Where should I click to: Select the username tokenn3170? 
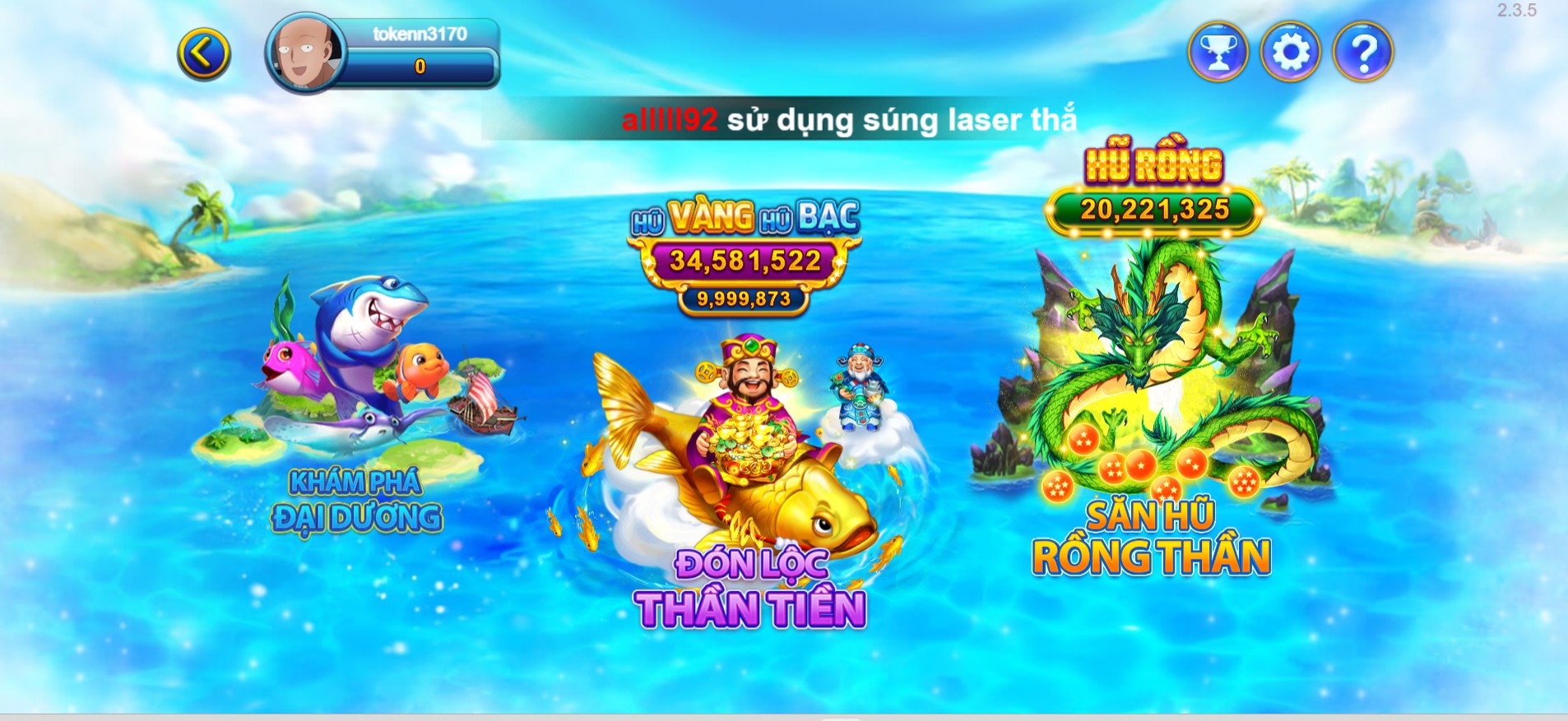click(420, 35)
